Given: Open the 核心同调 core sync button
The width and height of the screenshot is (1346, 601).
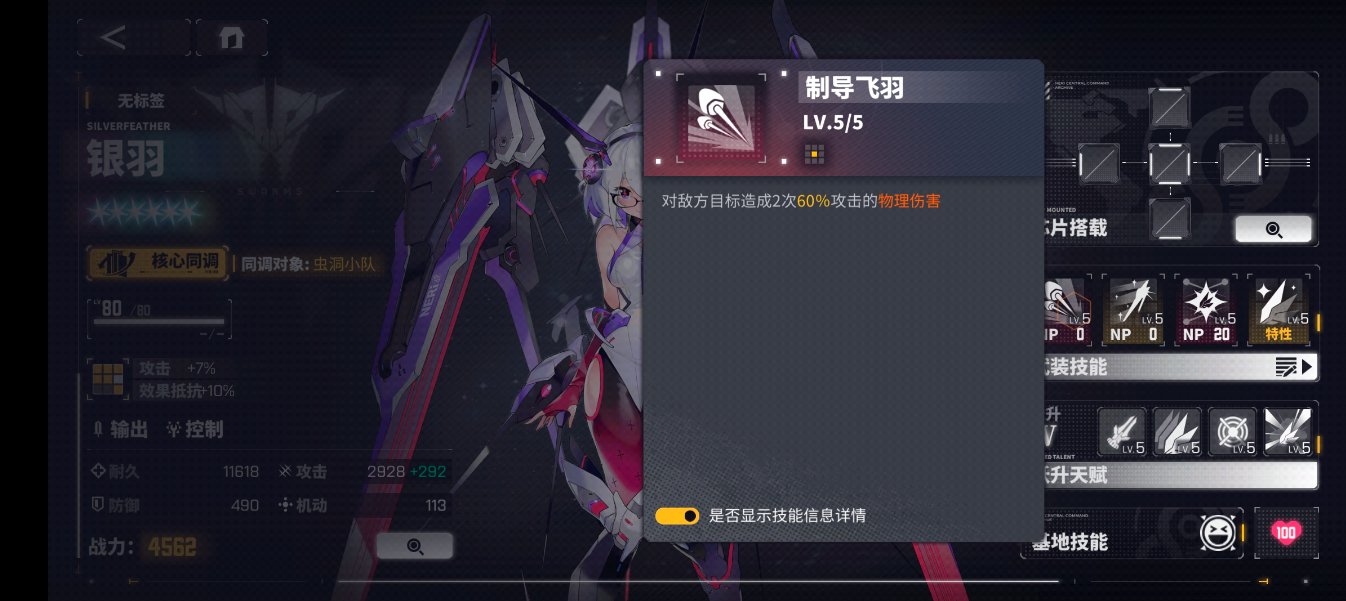Looking at the screenshot, I should pos(157,264).
